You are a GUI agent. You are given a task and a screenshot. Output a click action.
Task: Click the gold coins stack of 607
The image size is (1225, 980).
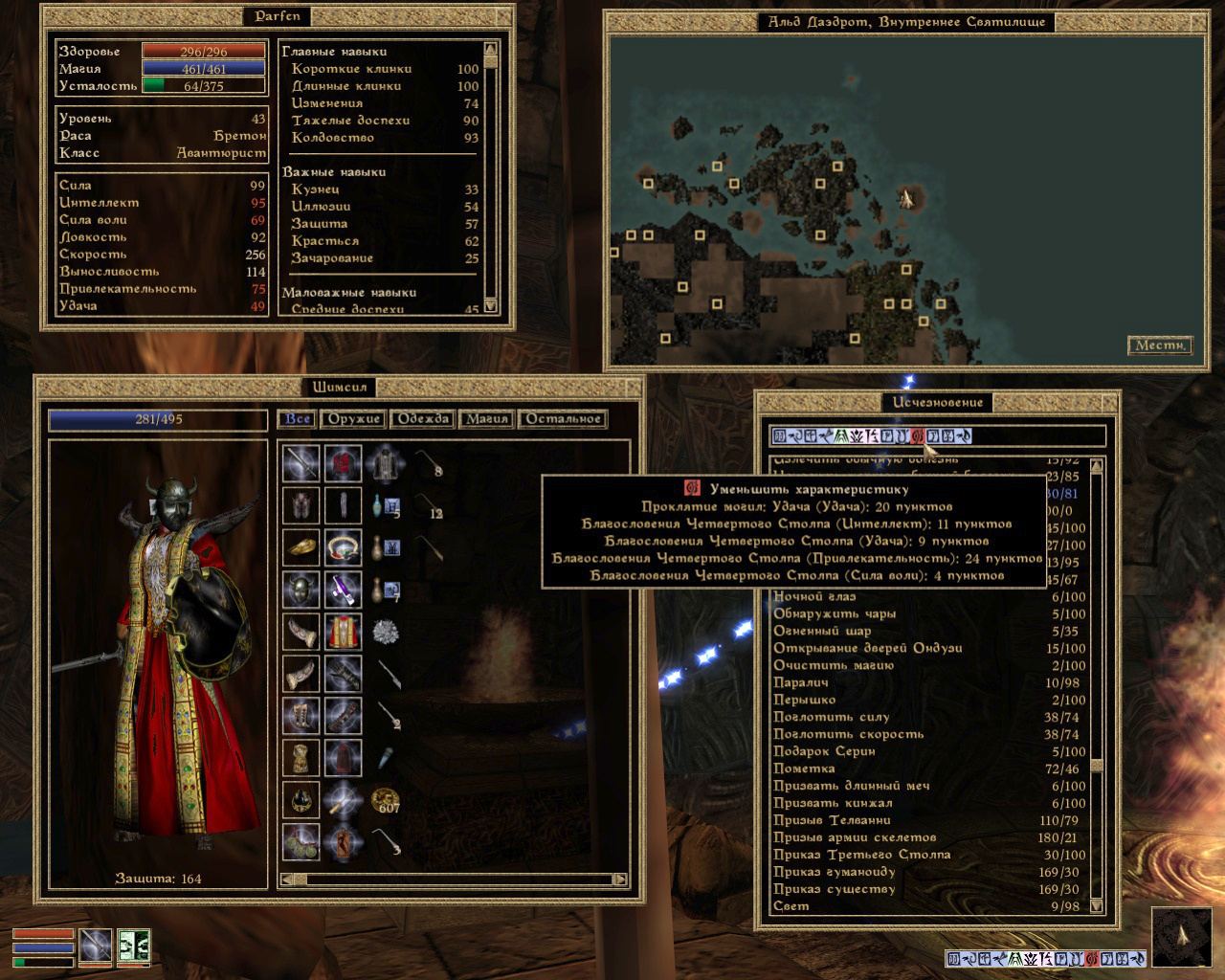tap(386, 800)
